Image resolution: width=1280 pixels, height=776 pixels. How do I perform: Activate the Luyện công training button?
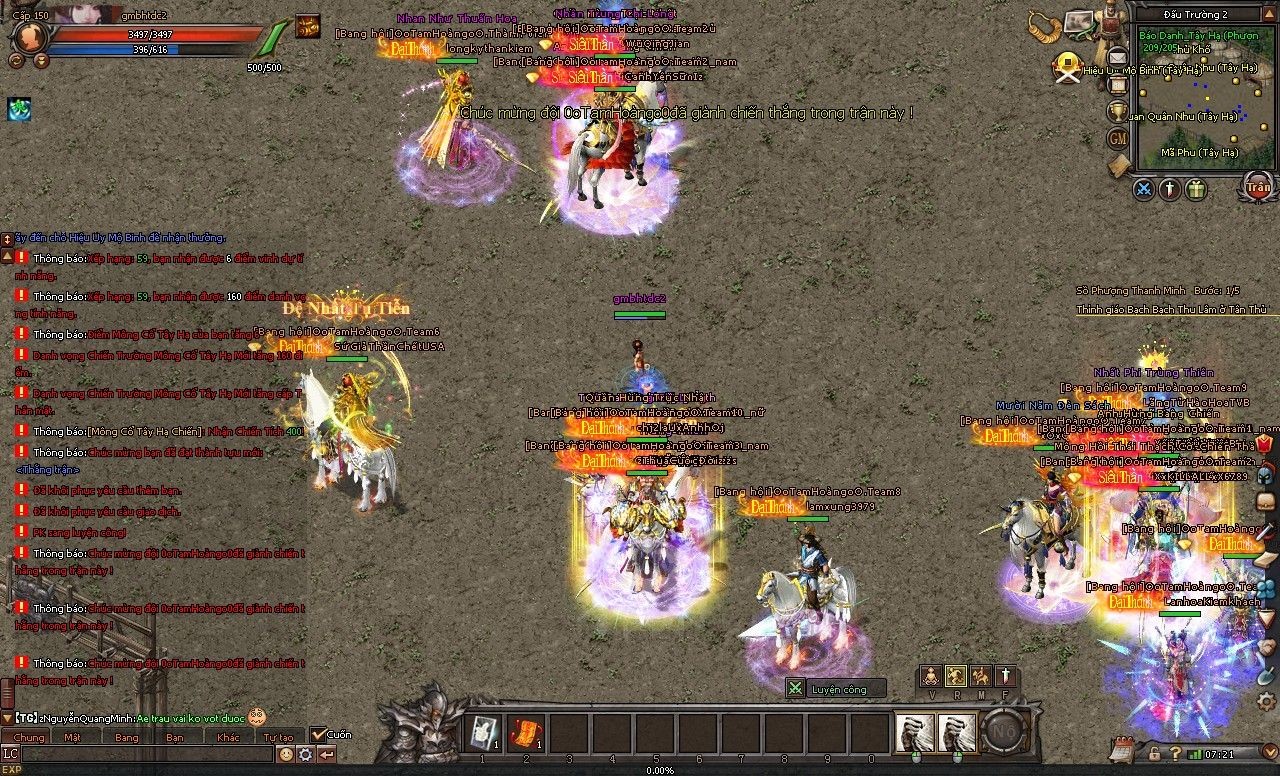tap(836, 688)
